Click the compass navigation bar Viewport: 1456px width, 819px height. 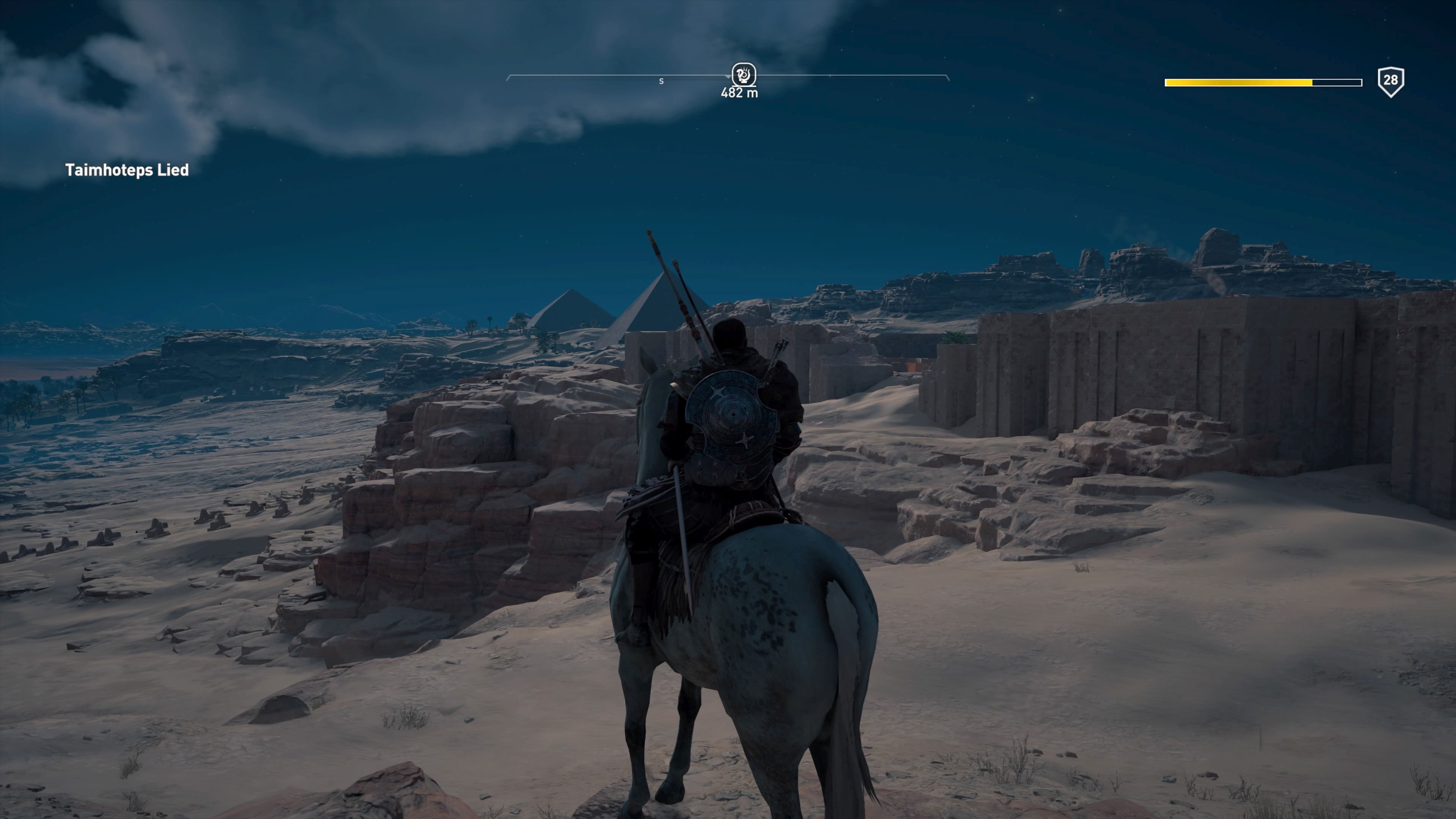click(x=622, y=76)
